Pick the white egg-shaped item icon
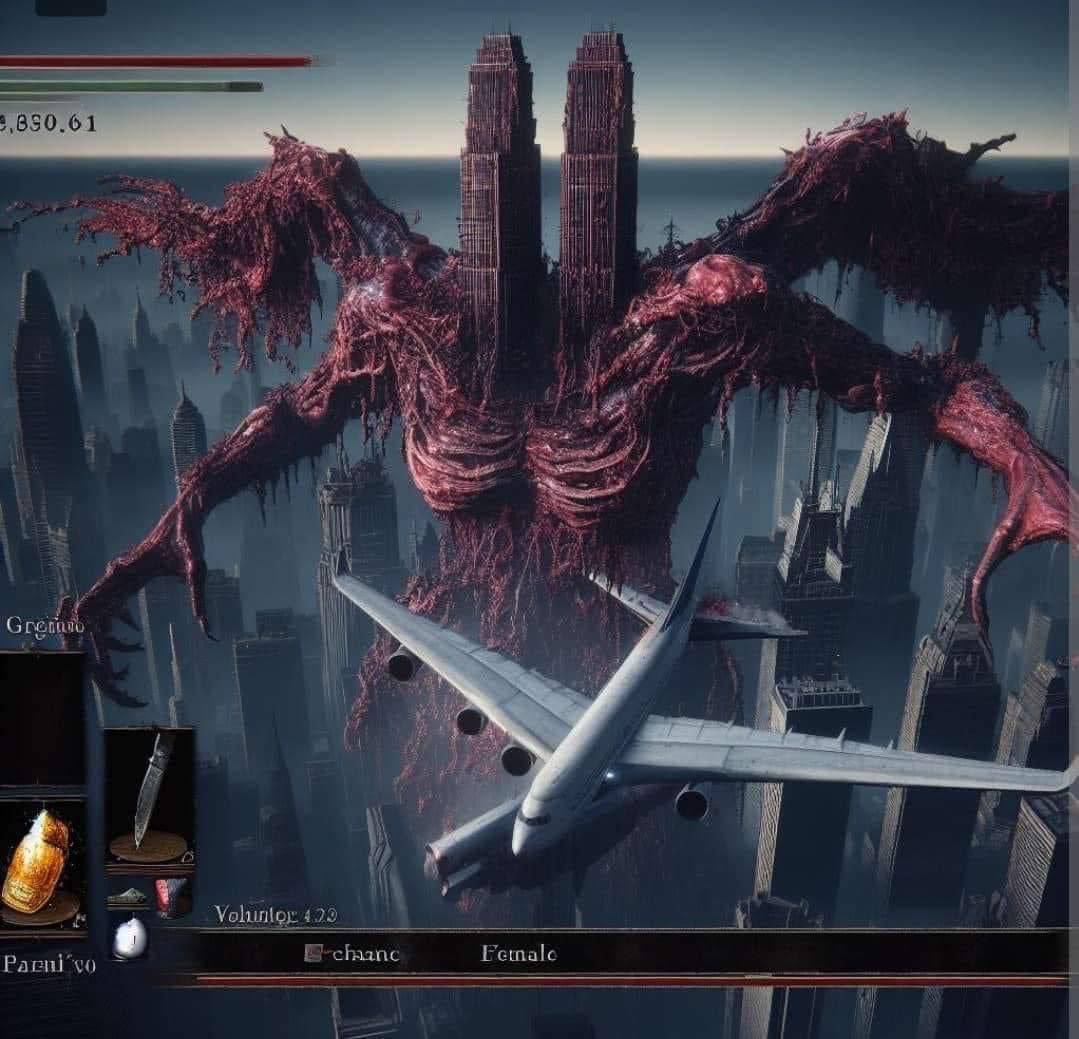 129,937
